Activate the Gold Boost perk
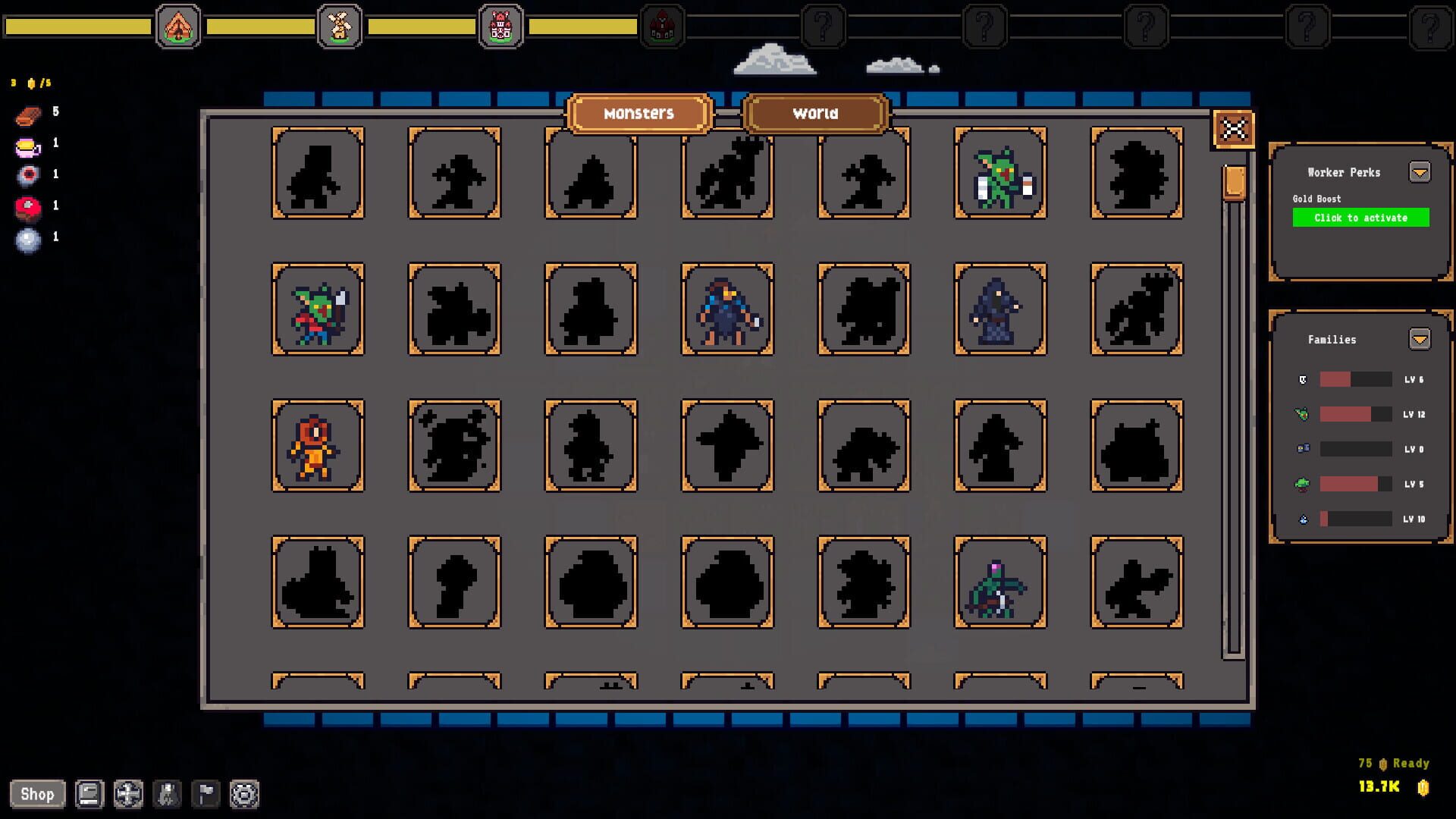1456x819 pixels. tap(1360, 218)
